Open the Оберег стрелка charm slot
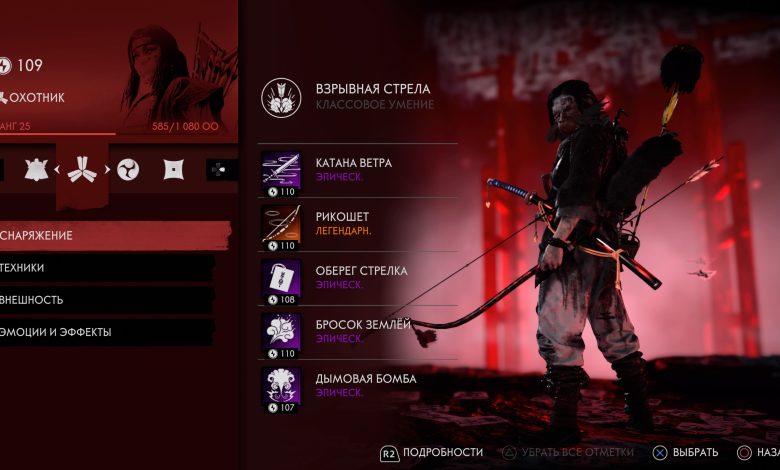 (x=355, y=277)
